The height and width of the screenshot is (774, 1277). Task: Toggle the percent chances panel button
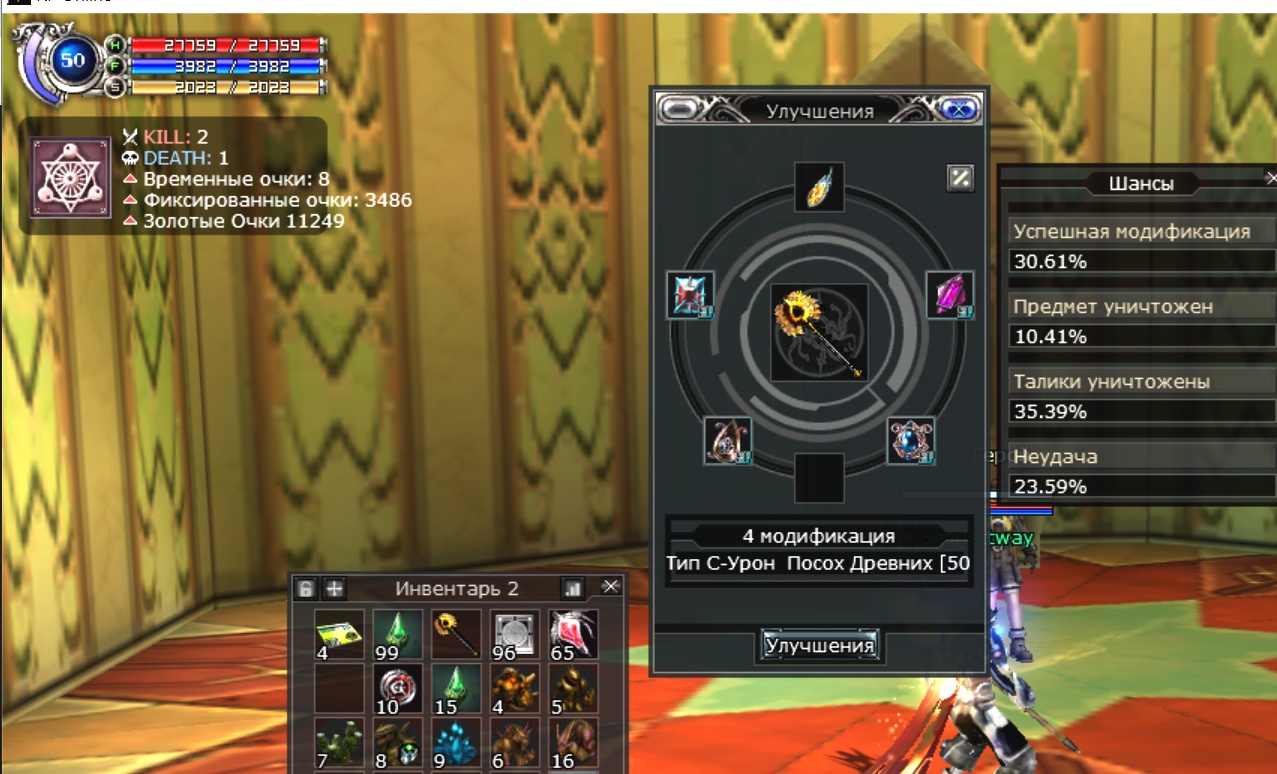pyautogui.click(x=959, y=178)
